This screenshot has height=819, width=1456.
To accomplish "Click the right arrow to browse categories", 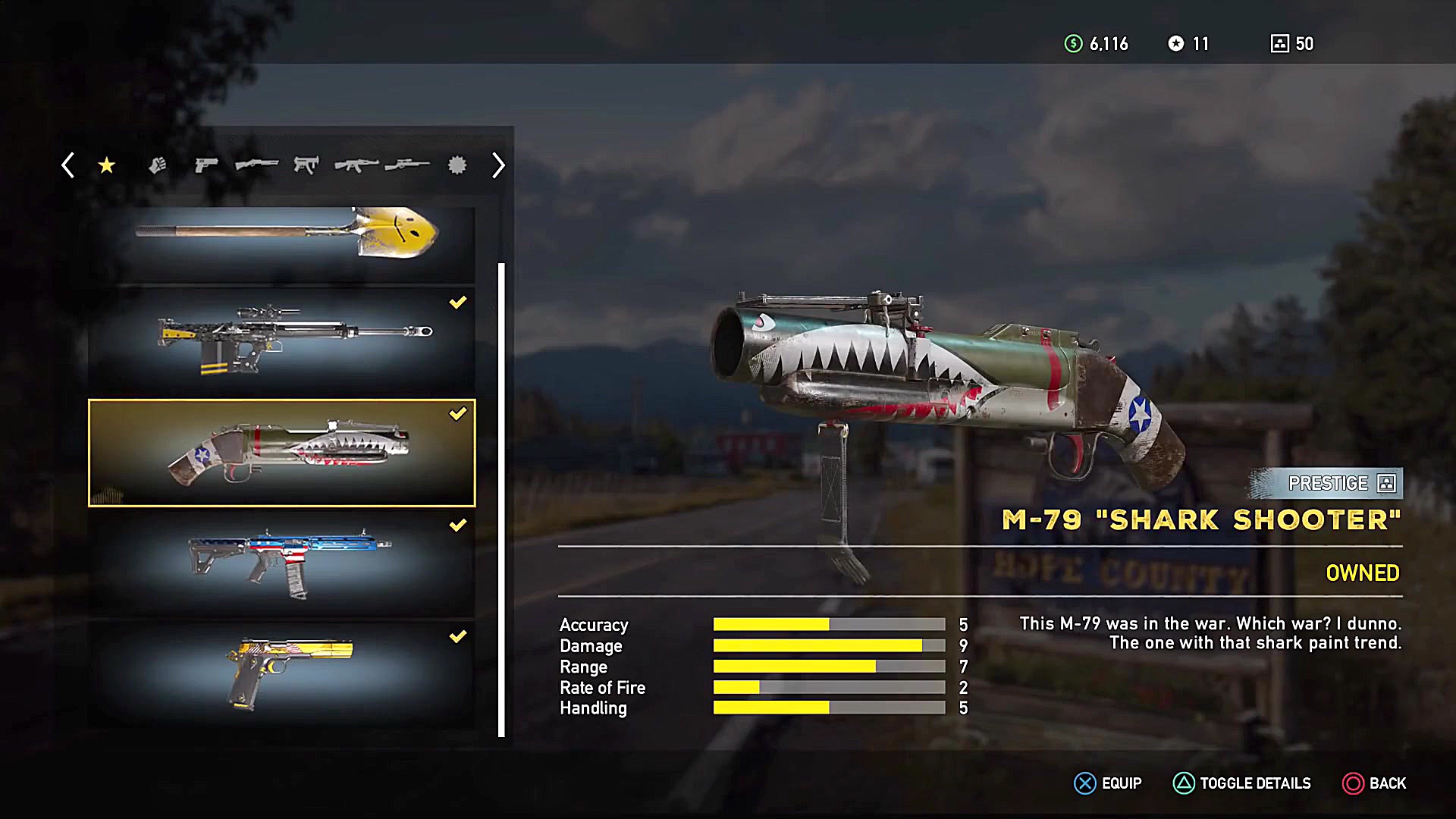I will (498, 165).
